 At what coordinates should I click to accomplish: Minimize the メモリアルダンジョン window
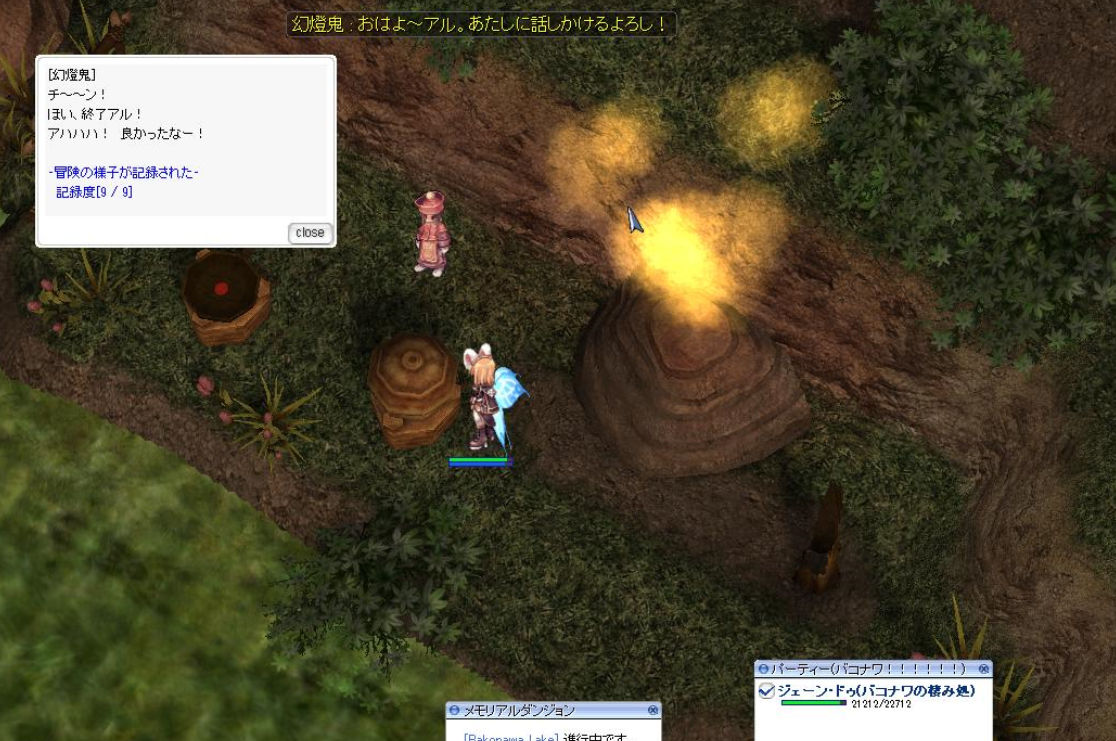(454, 710)
